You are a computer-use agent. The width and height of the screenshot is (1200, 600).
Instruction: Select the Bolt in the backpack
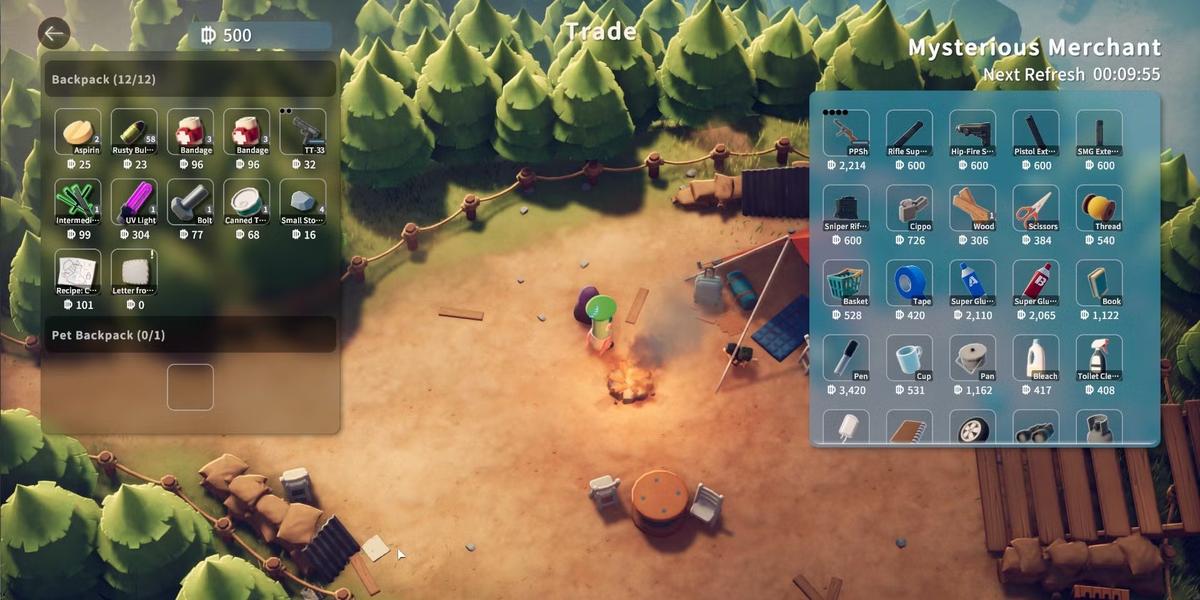point(190,203)
